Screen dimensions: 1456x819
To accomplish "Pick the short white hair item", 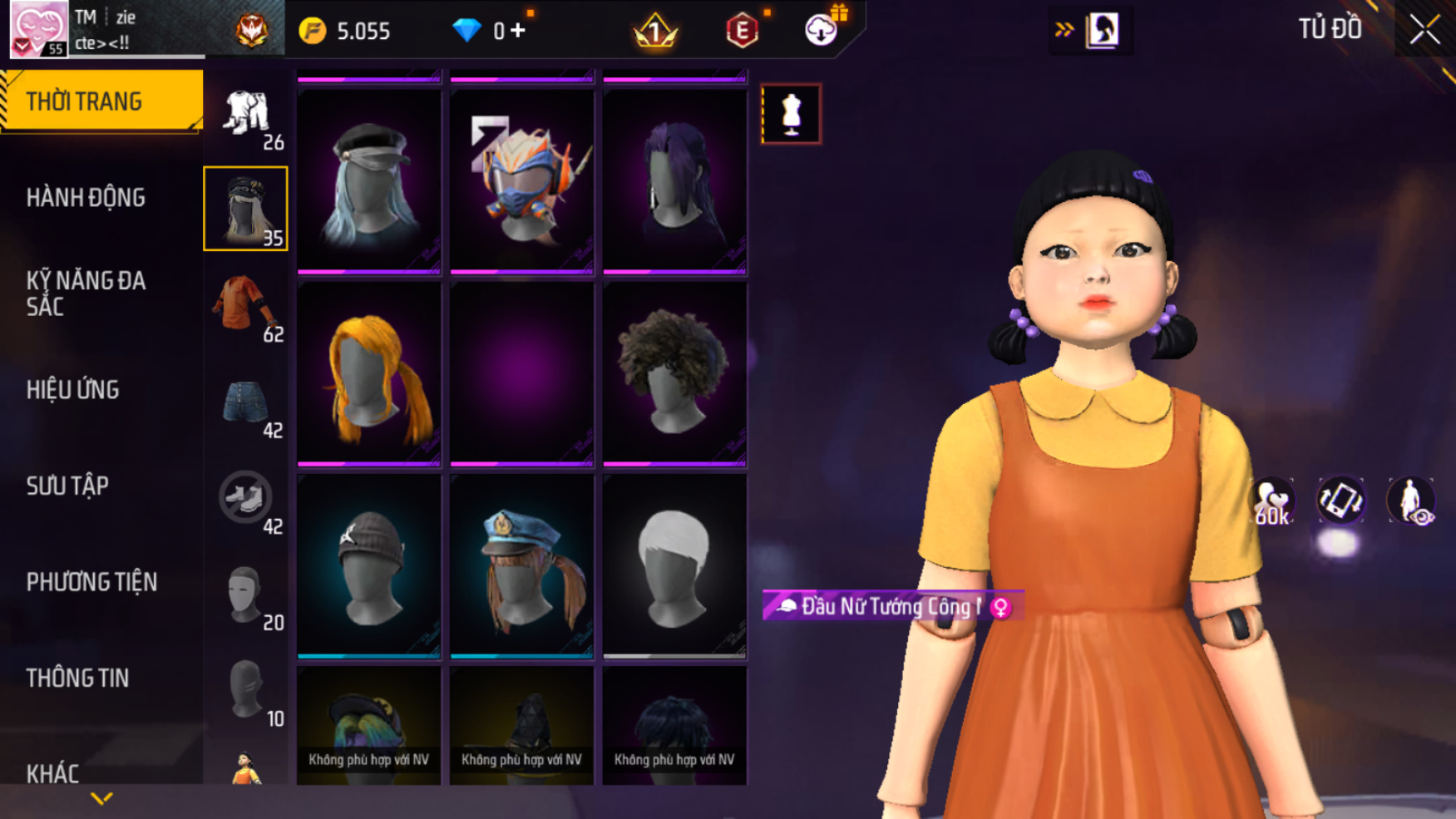I will [674, 567].
